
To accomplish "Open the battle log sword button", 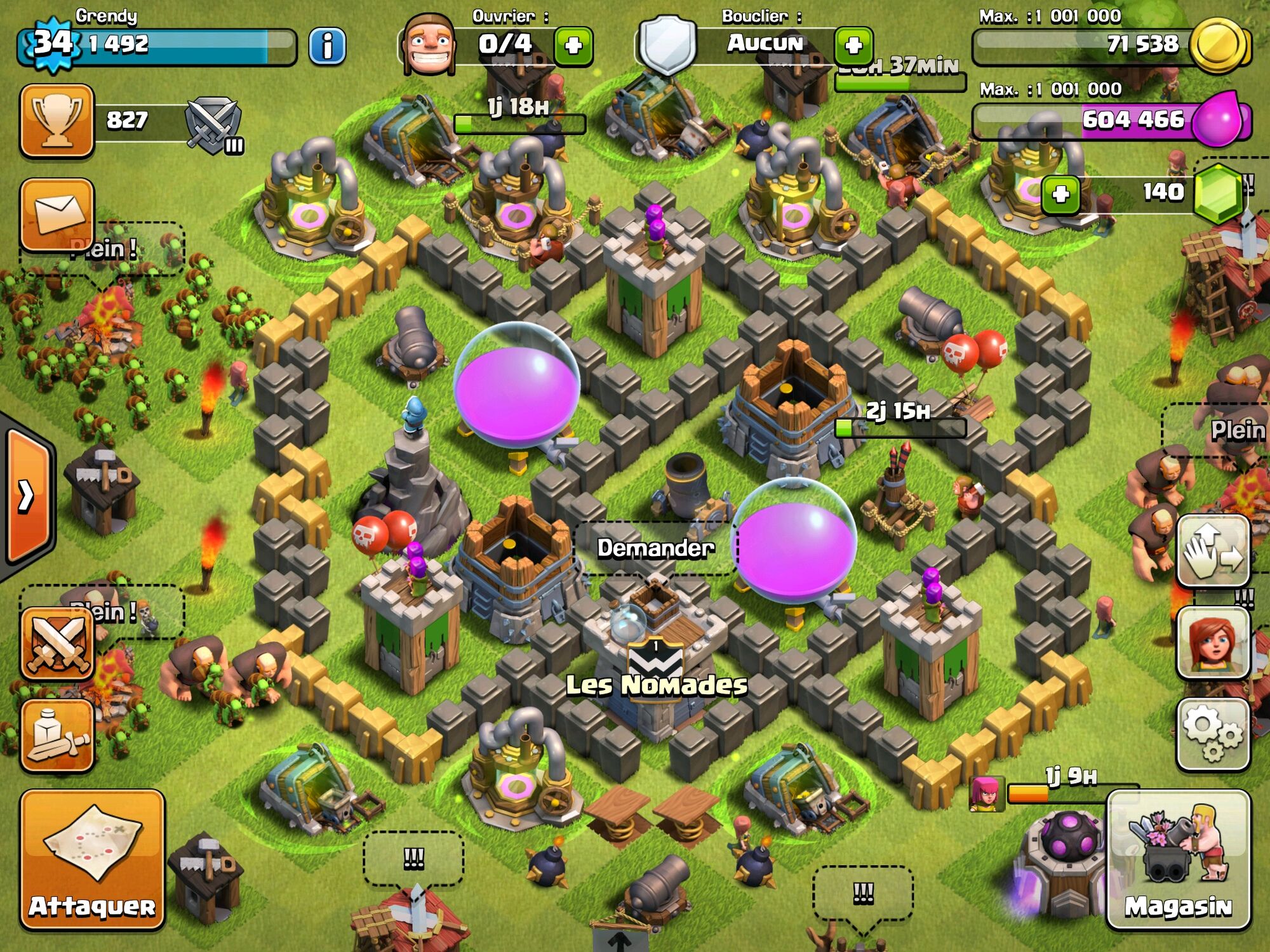I will click(57, 736).
